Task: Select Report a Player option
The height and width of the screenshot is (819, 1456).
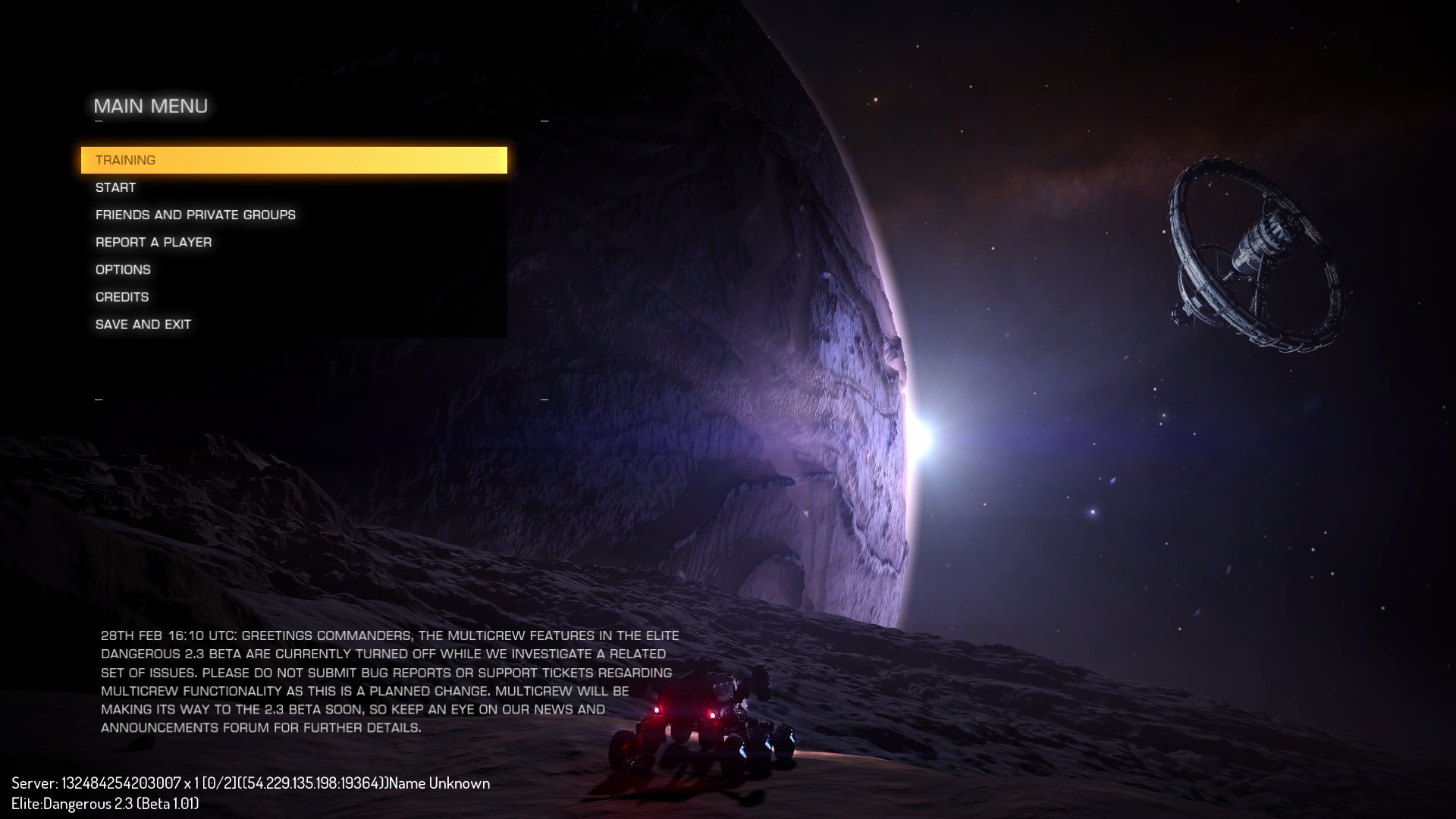Action: click(x=154, y=242)
